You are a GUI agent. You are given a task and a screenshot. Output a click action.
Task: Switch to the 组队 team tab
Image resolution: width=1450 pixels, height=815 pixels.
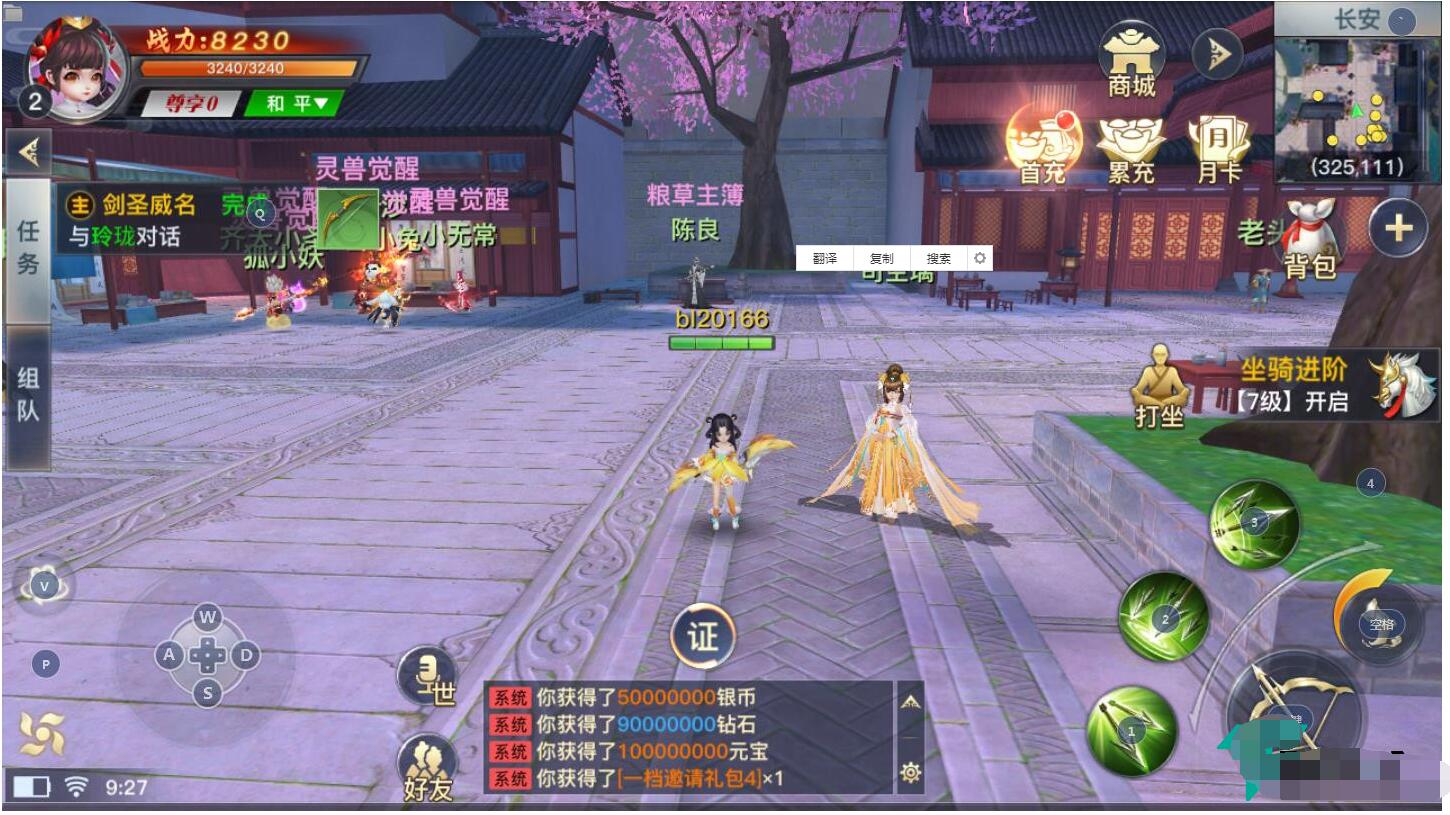click(28, 395)
